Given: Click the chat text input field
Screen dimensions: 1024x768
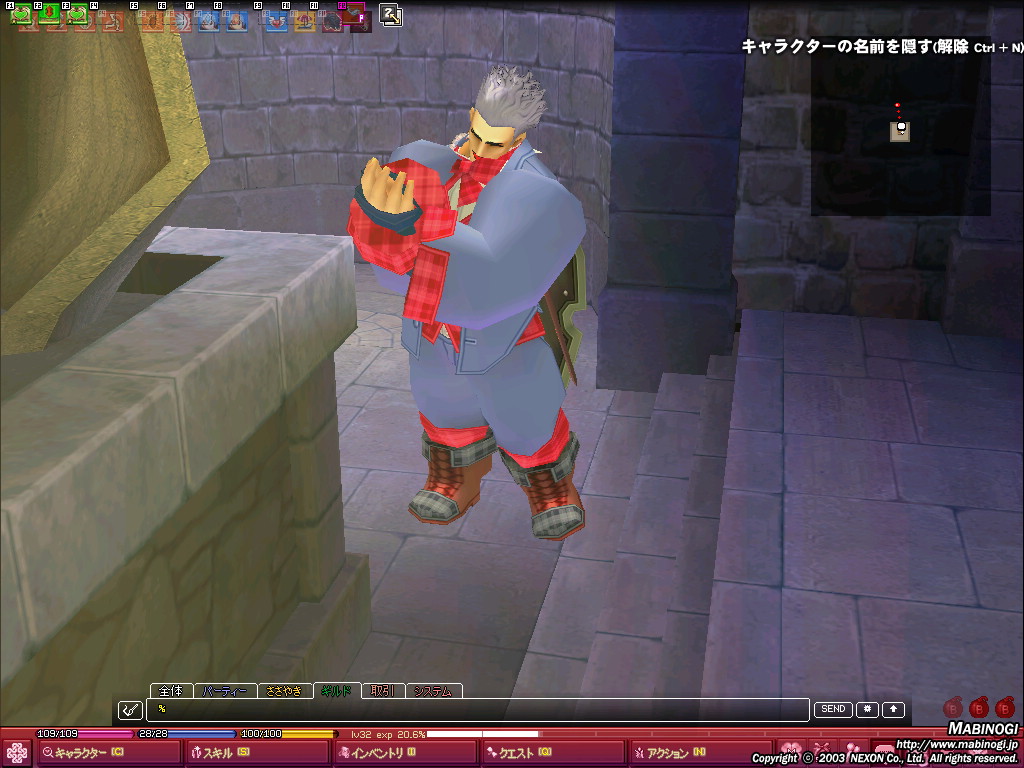Looking at the screenshot, I should pos(480,710).
